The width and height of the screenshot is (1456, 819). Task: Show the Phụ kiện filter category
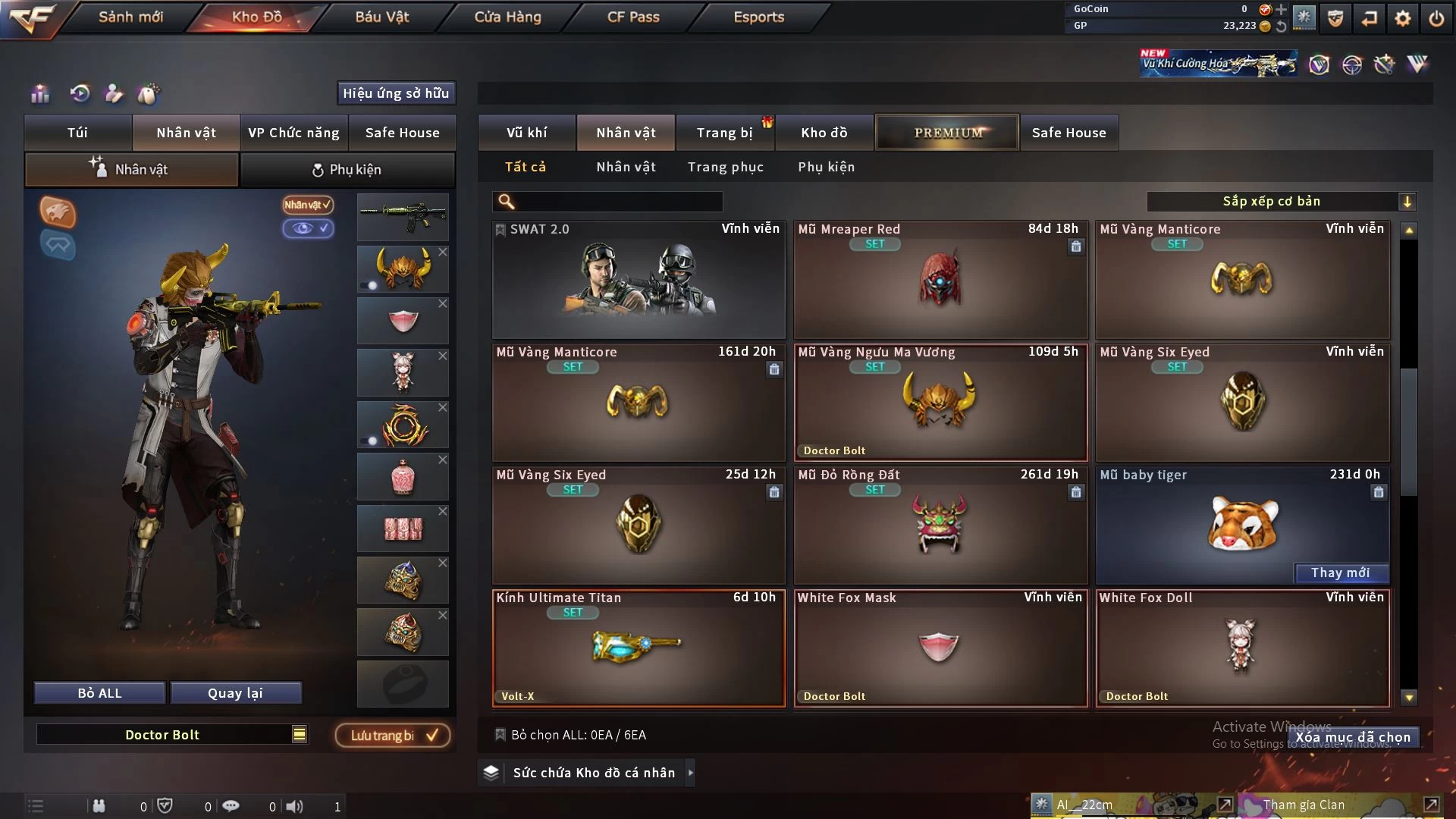click(x=826, y=167)
